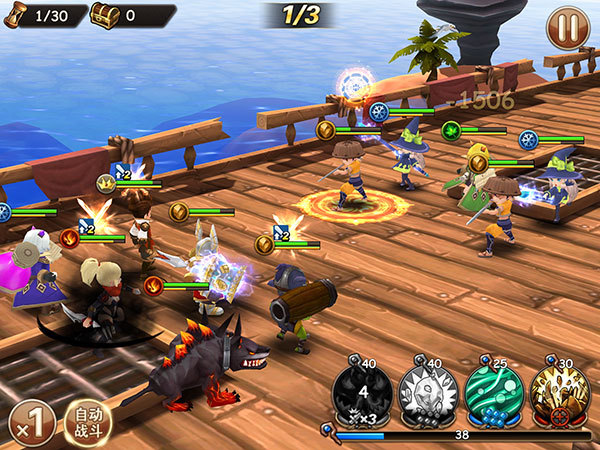
Task: Cast the green swirl skill costing 25
Action: 494,392
